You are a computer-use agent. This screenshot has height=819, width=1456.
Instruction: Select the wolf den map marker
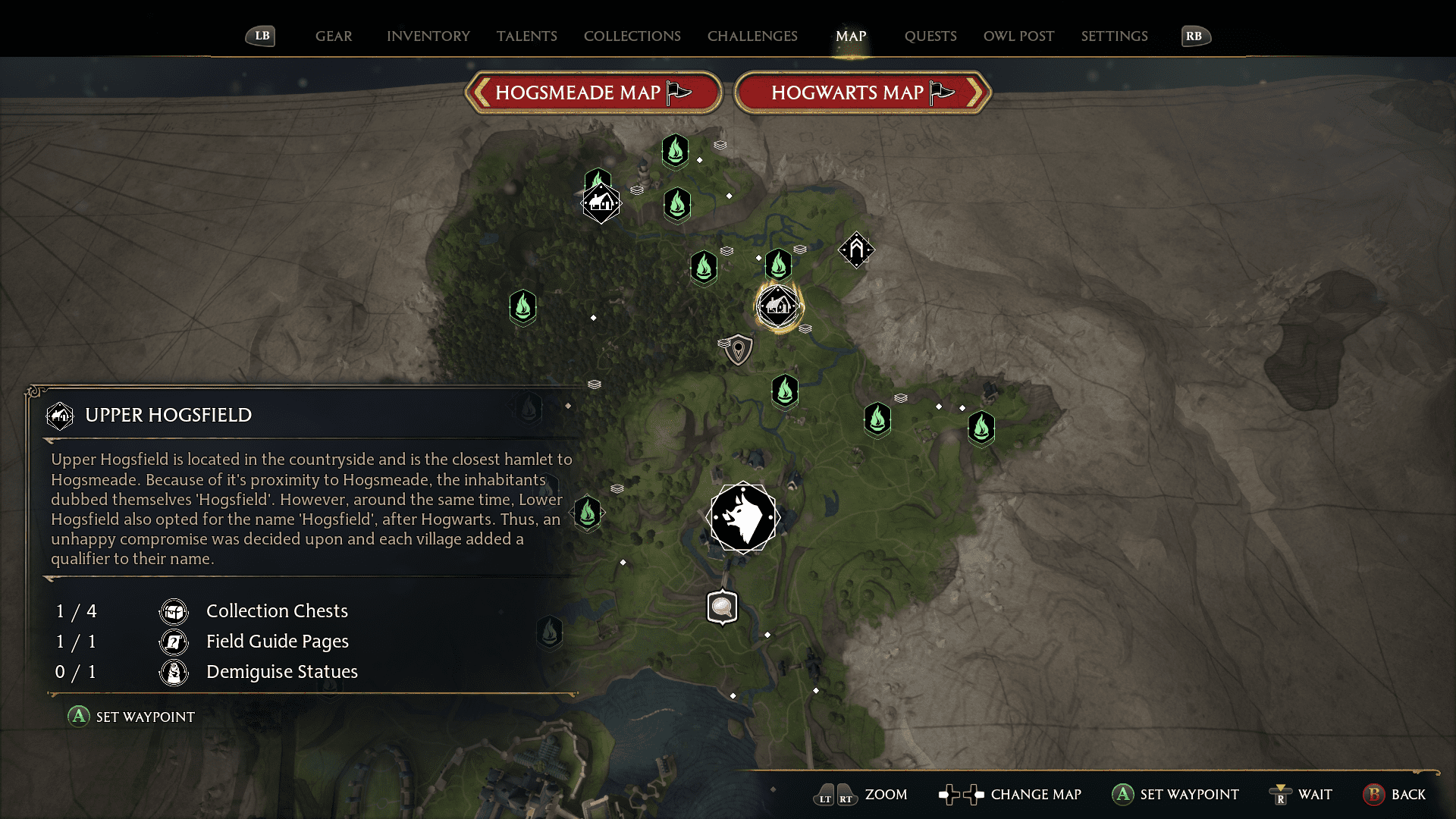[x=743, y=517]
